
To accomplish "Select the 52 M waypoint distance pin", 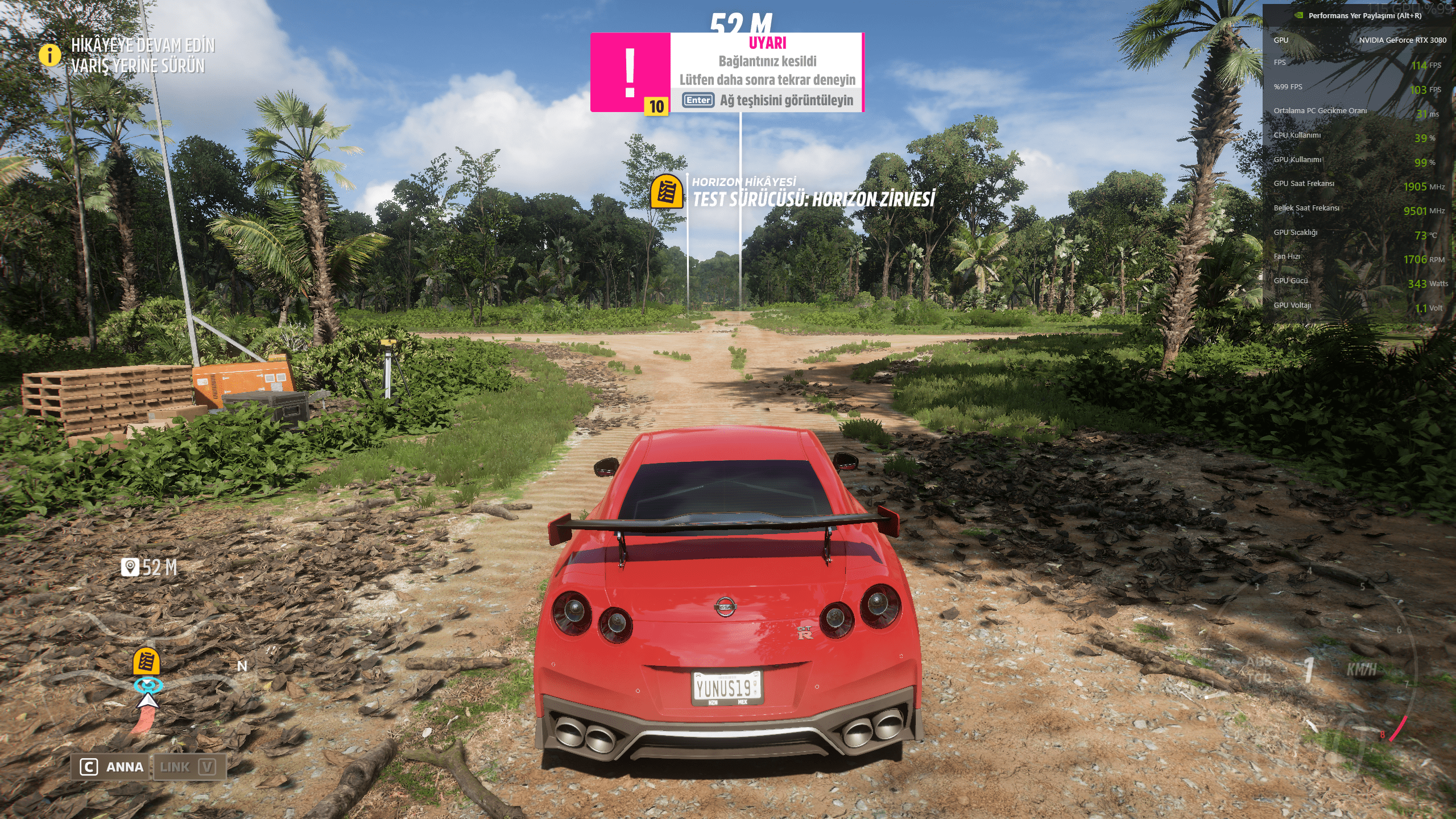I will (130, 567).
